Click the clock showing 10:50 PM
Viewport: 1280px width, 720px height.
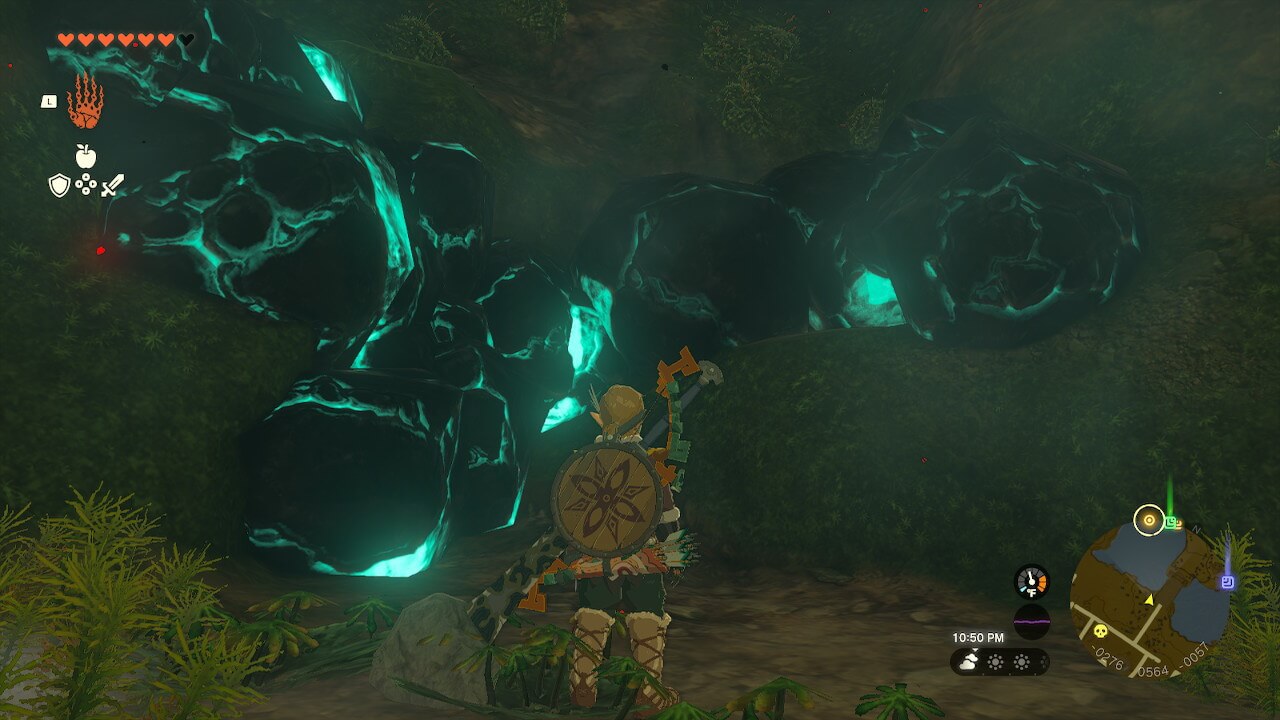978,637
